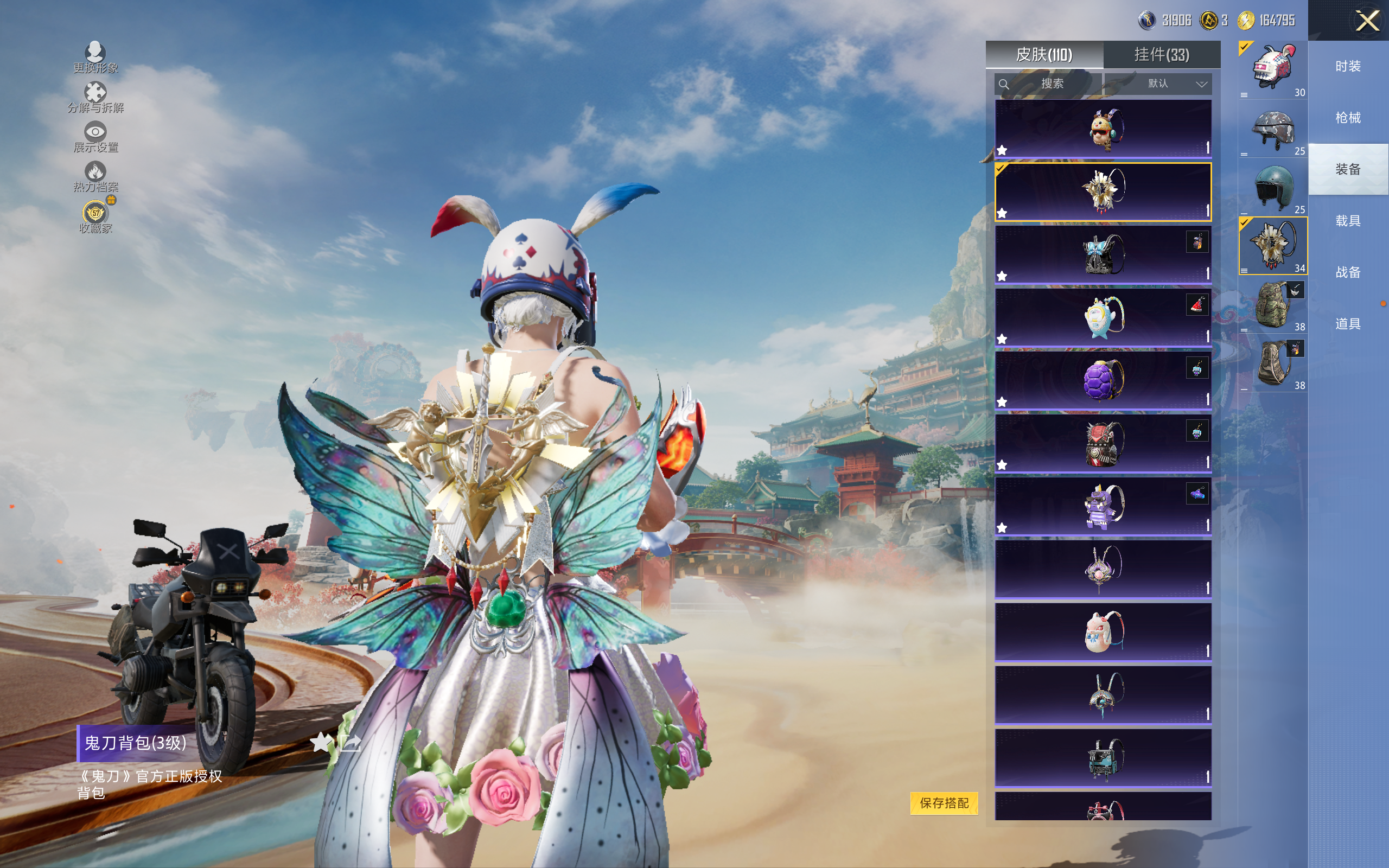
Task: Choose the pink-eared white bunny backpack skin
Action: click(1103, 632)
